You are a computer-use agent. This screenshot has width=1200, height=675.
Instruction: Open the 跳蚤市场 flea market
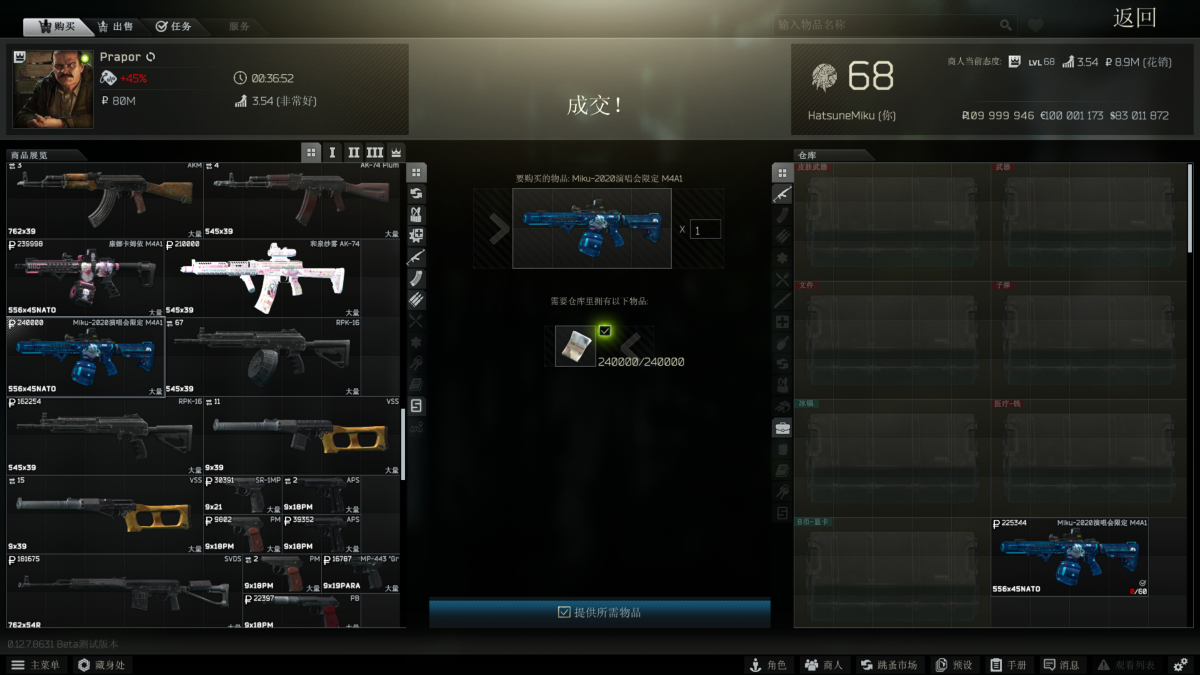(x=888, y=665)
